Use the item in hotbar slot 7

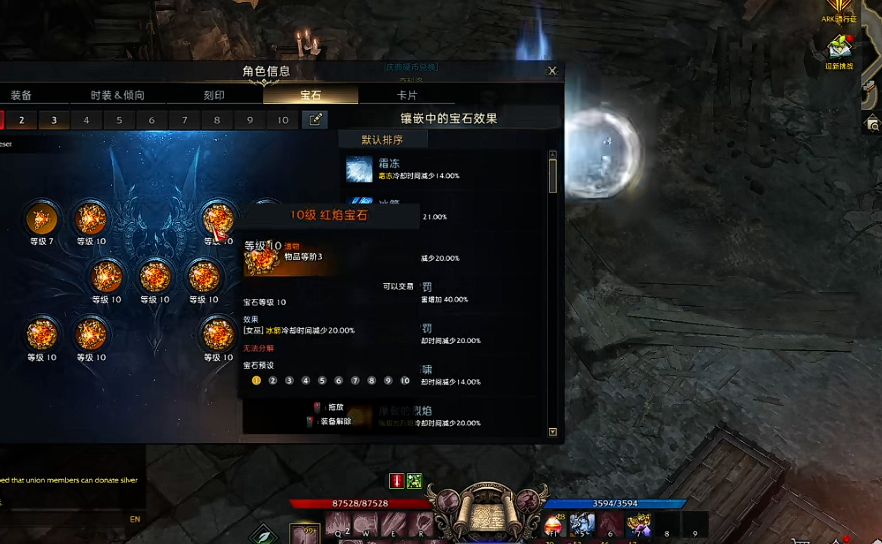coord(638,525)
